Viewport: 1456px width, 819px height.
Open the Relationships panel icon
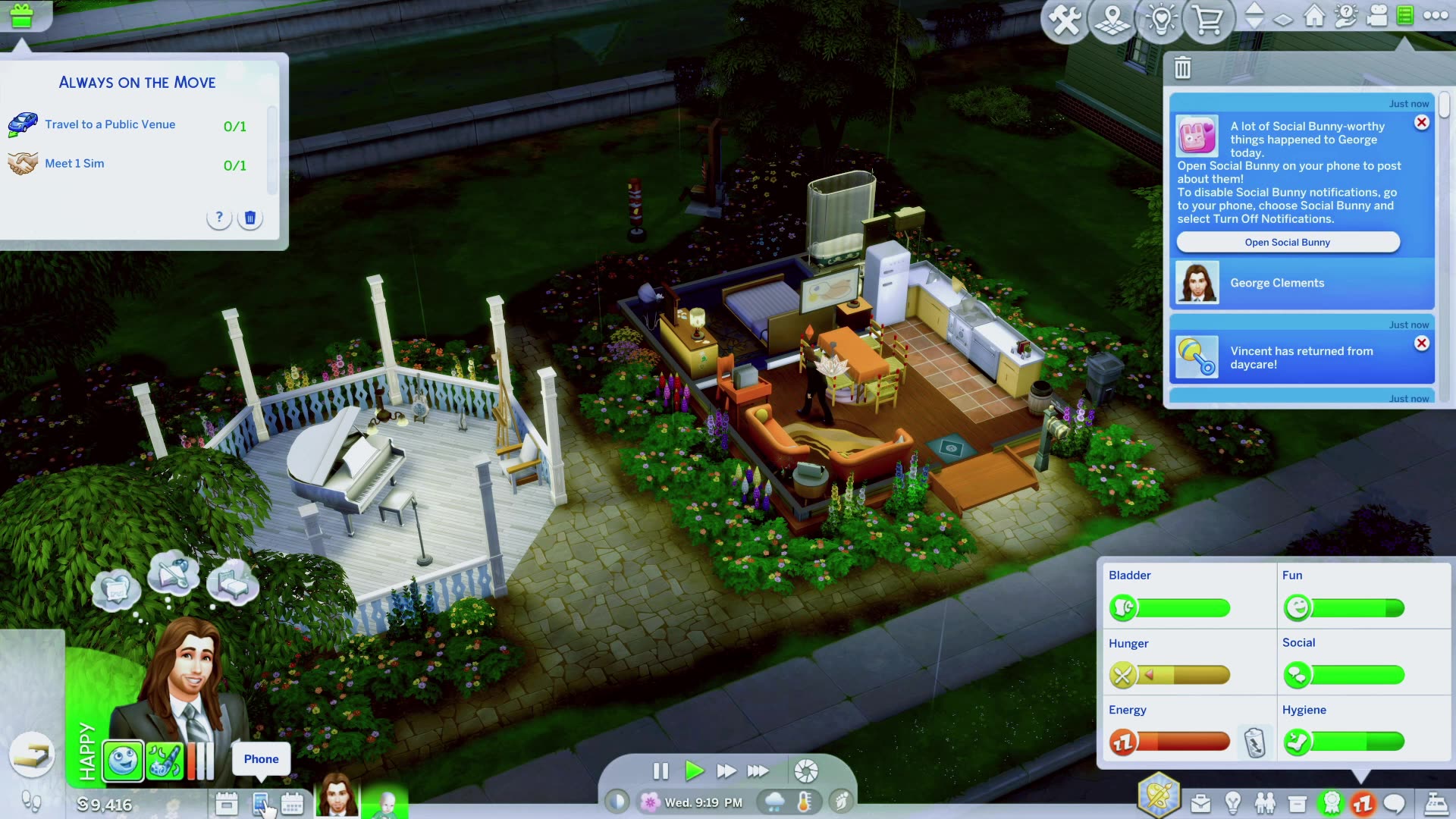tap(1264, 802)
